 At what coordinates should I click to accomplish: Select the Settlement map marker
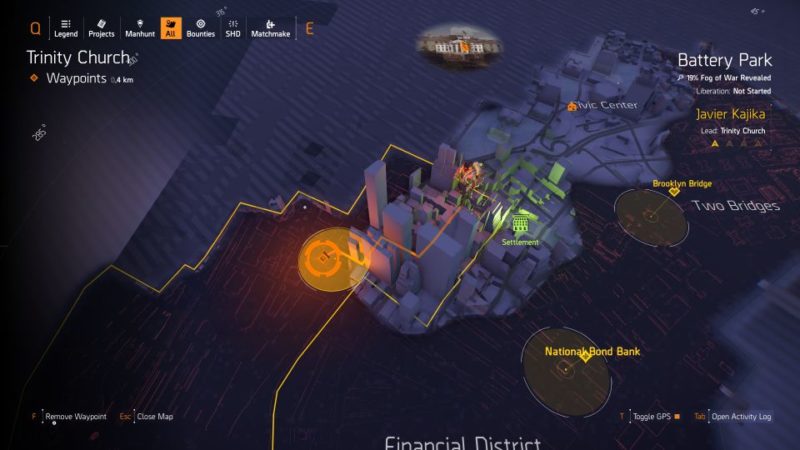[x=520, y=224]
